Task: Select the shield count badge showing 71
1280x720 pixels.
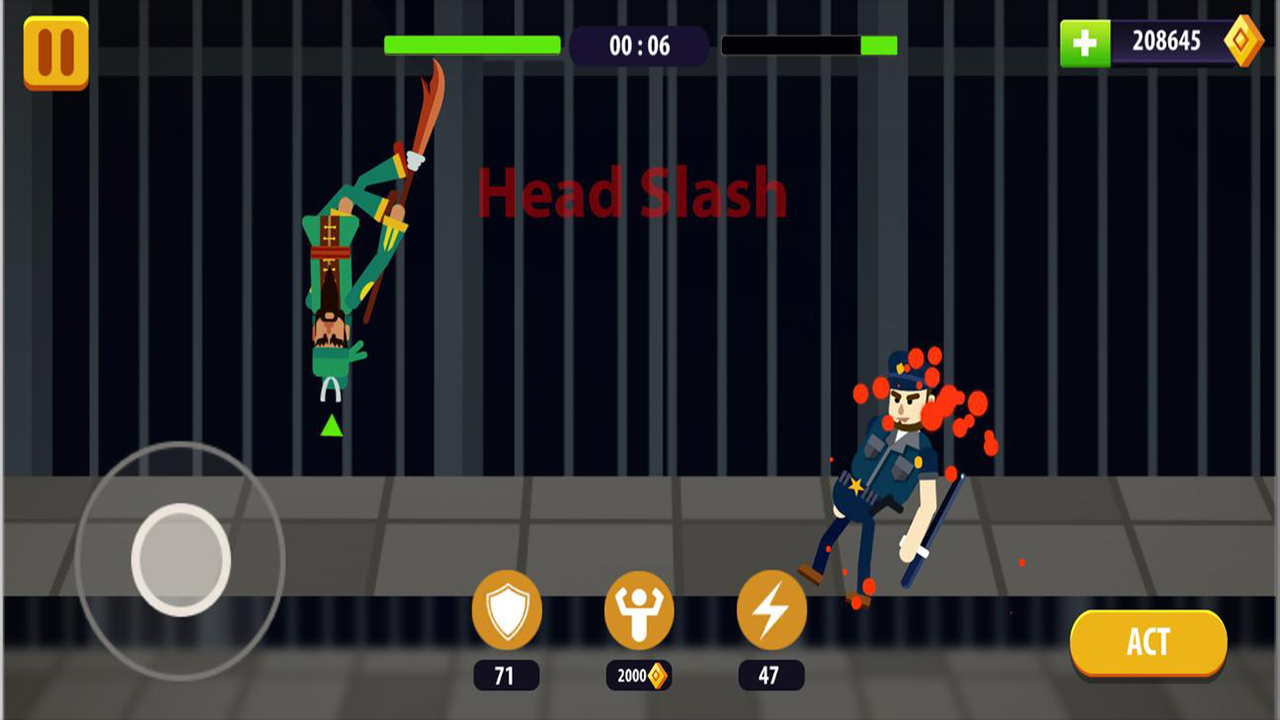Action: coord(505,677)
